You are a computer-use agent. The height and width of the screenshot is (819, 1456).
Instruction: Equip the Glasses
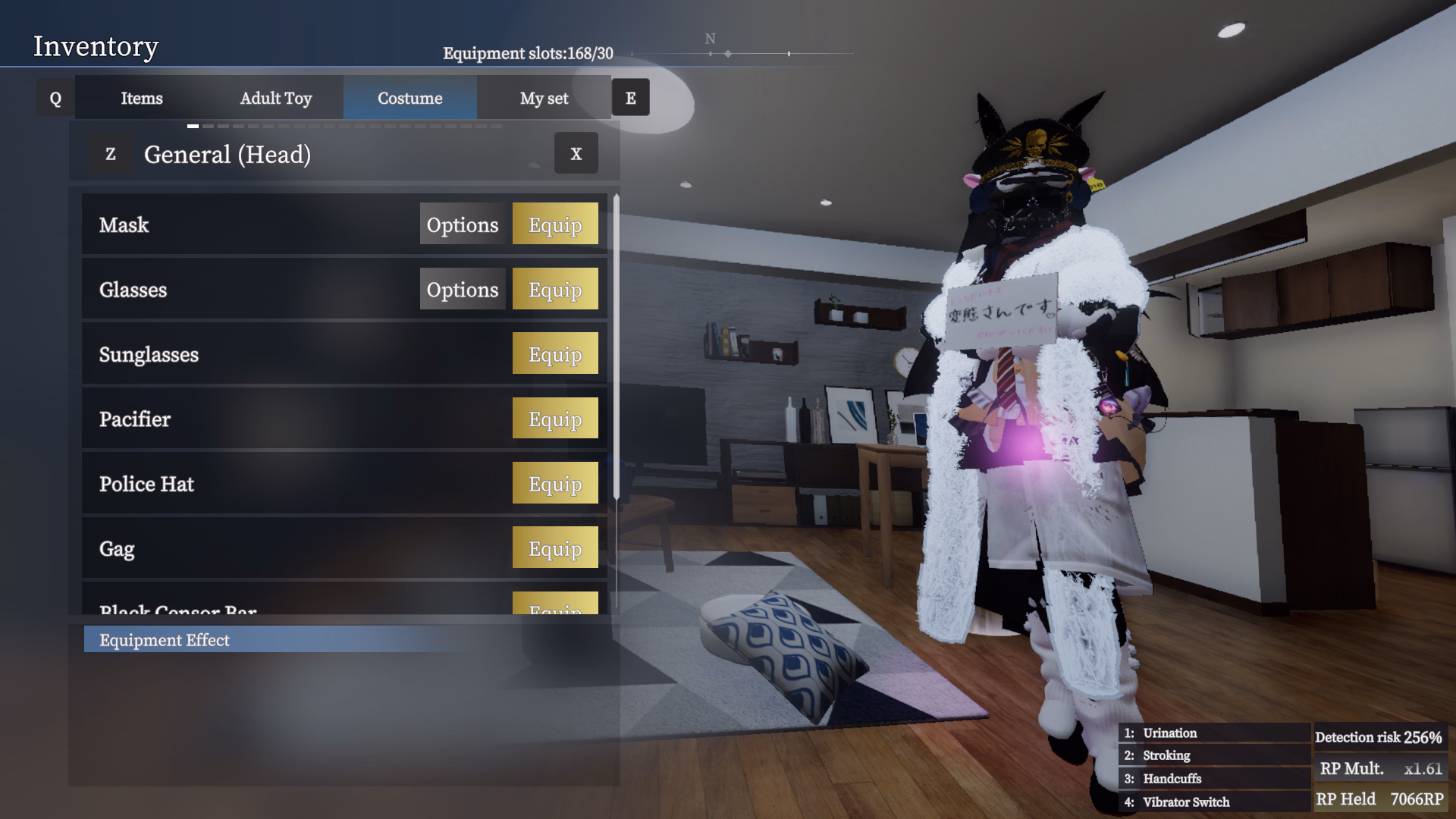click(x=555, y=289)
